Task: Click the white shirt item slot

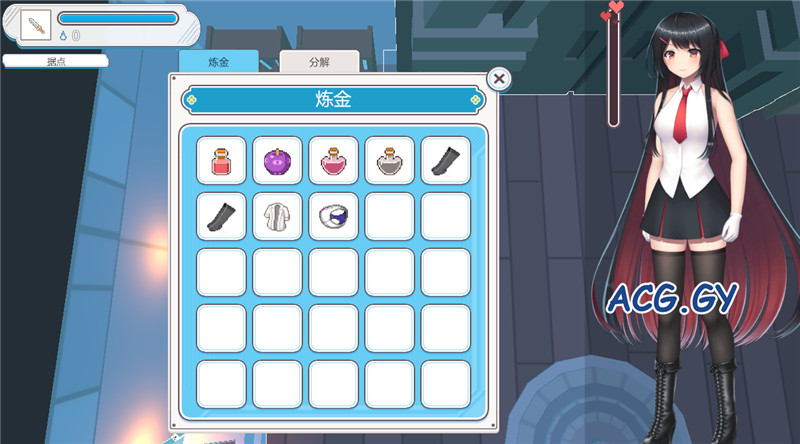Action: (x=277, y=216)
